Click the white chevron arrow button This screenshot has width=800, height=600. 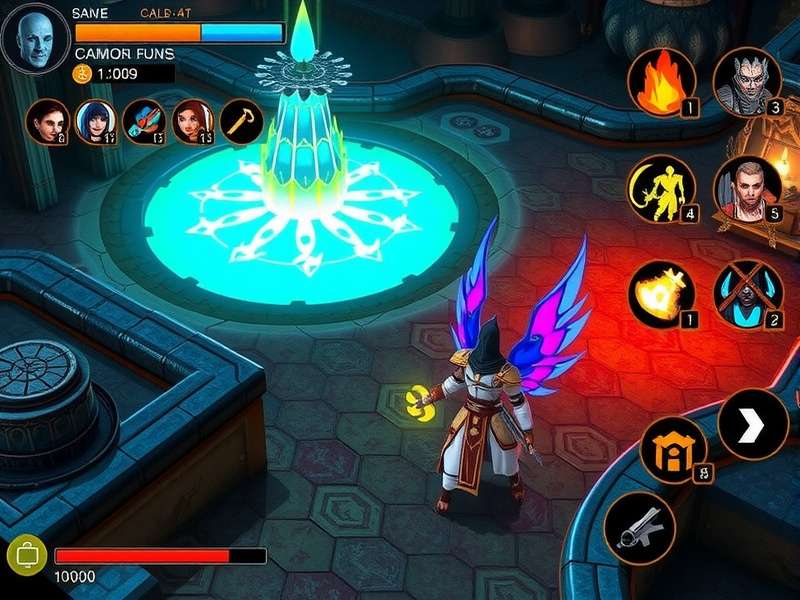pyautogui.click(x=752, y=424)
